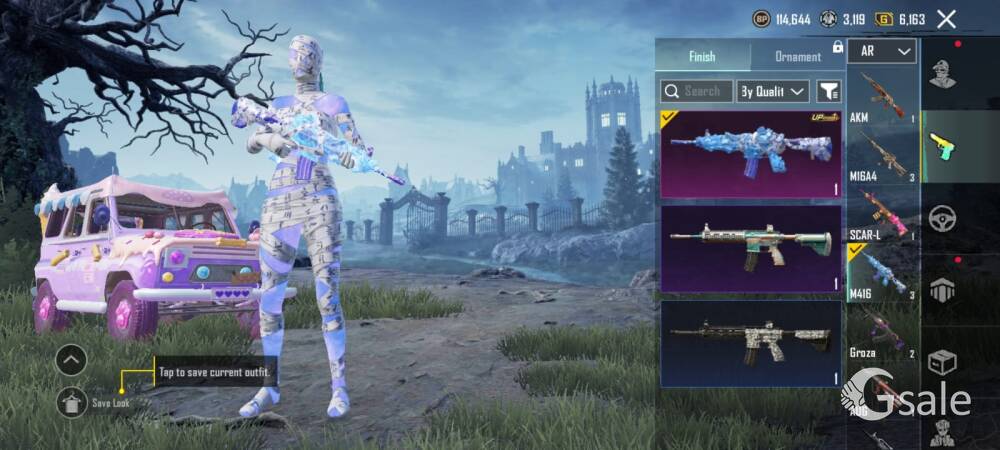
Task: Choose the teal-stock M416 skin
Action: point(751,249)
